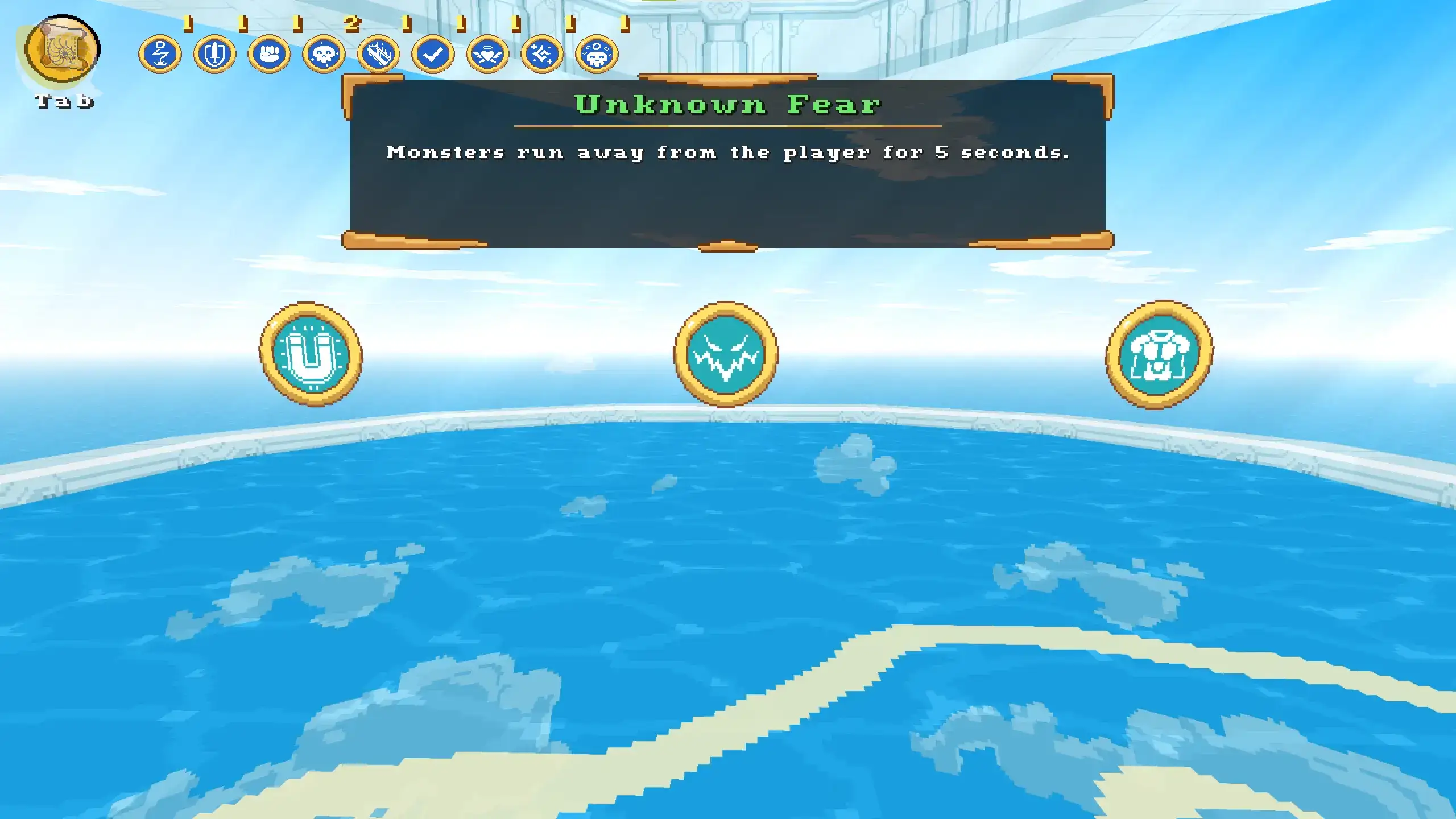Pick the chest armor upgrade medallion

(1159, 354)
